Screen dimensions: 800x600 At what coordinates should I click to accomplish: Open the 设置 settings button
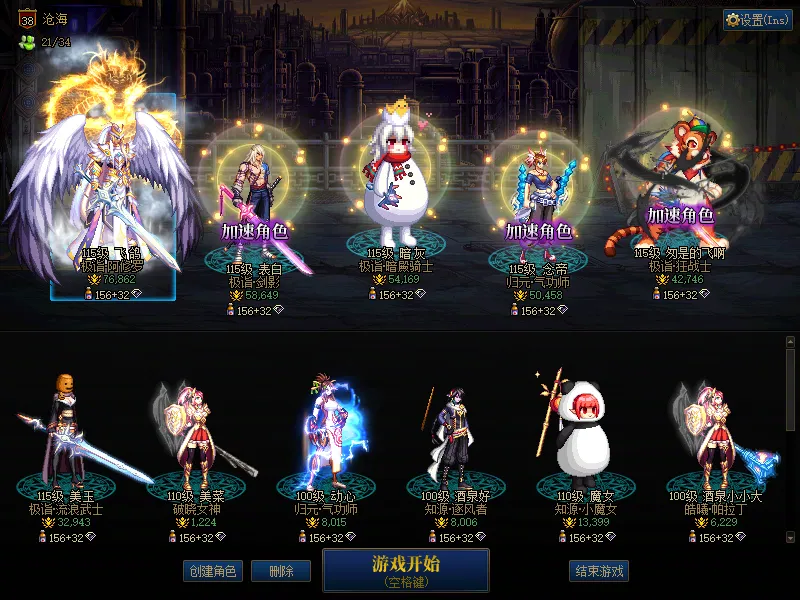point(758,20)
